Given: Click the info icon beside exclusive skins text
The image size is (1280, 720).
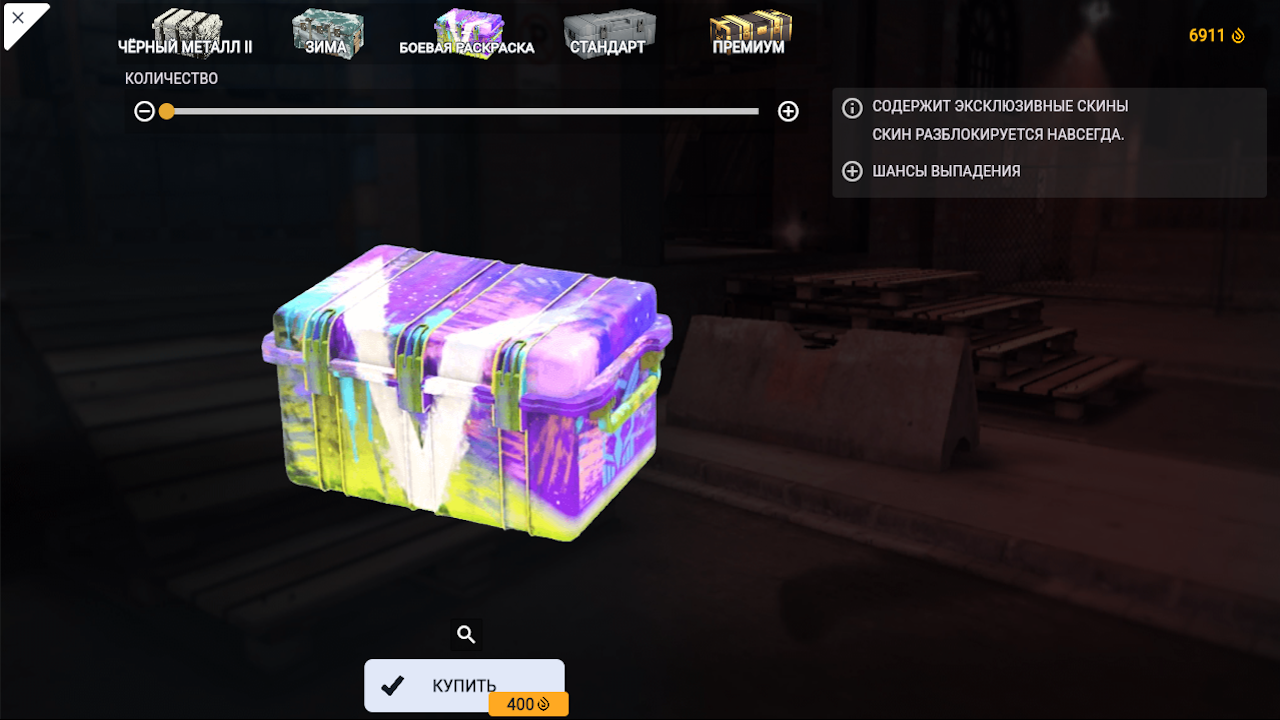Looking at the screenshot, I should click(x=851, y=105).
